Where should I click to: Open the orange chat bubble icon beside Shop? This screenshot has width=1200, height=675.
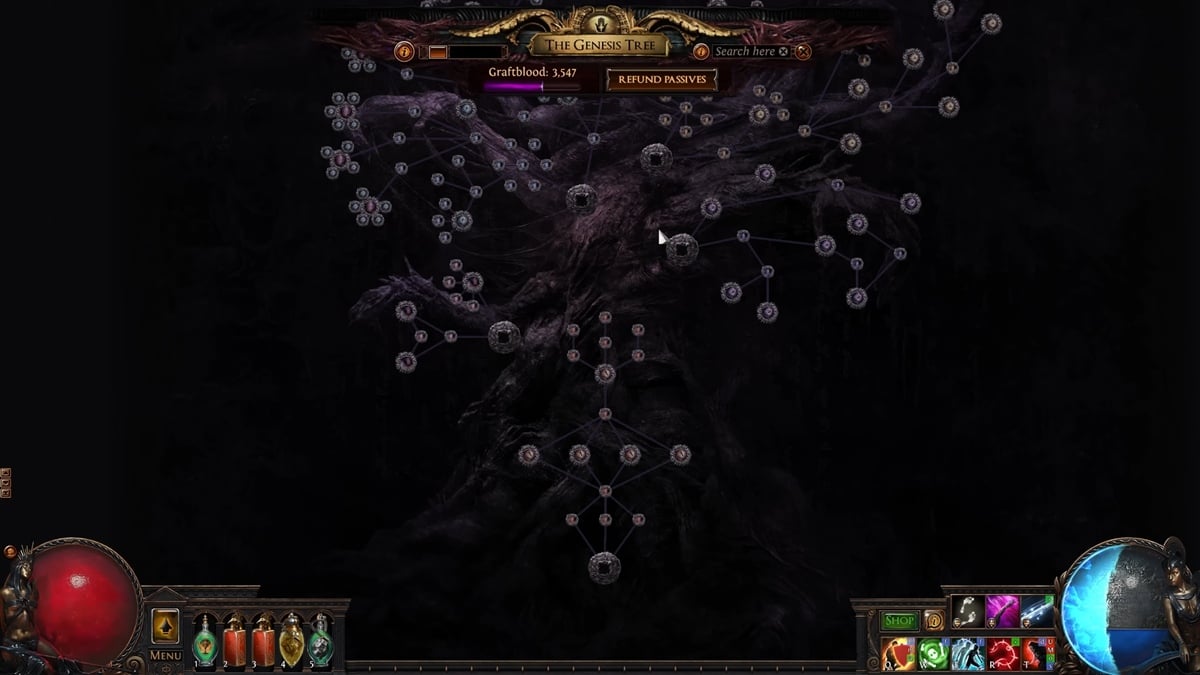click(933, 621)
